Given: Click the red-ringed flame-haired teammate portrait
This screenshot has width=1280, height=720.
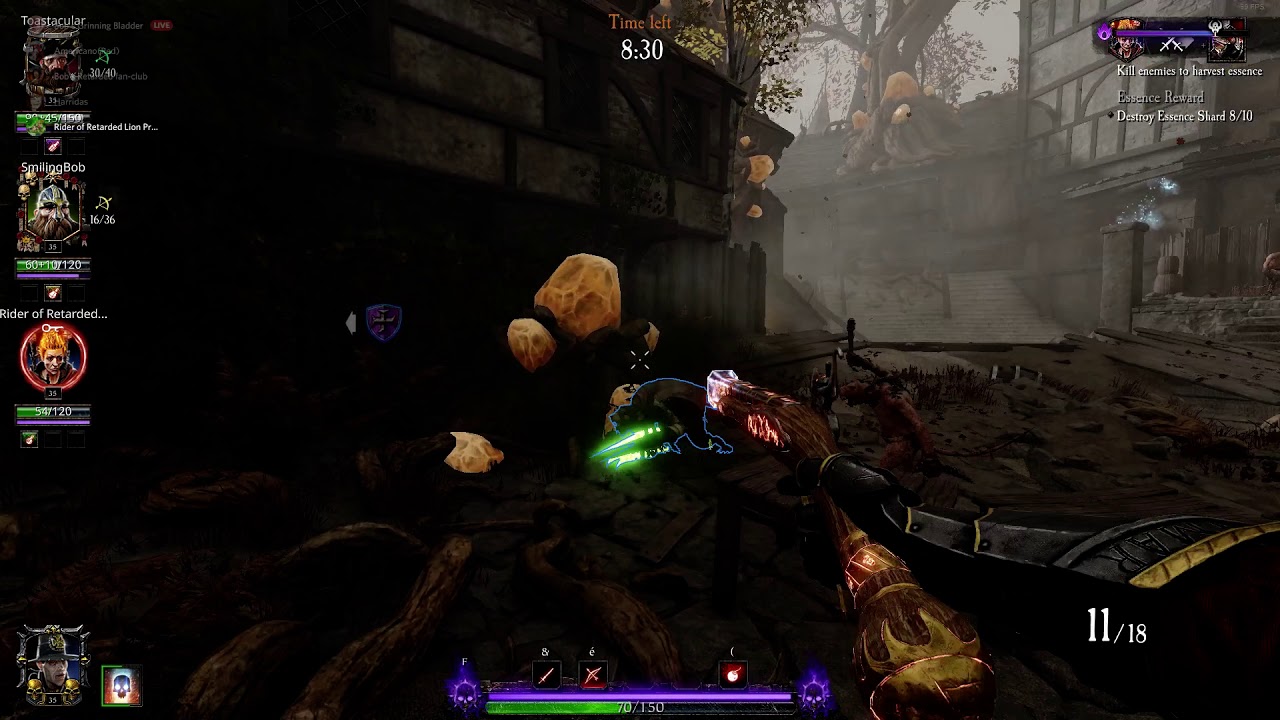Looking at the screenshot, I should tap(53, 357).
